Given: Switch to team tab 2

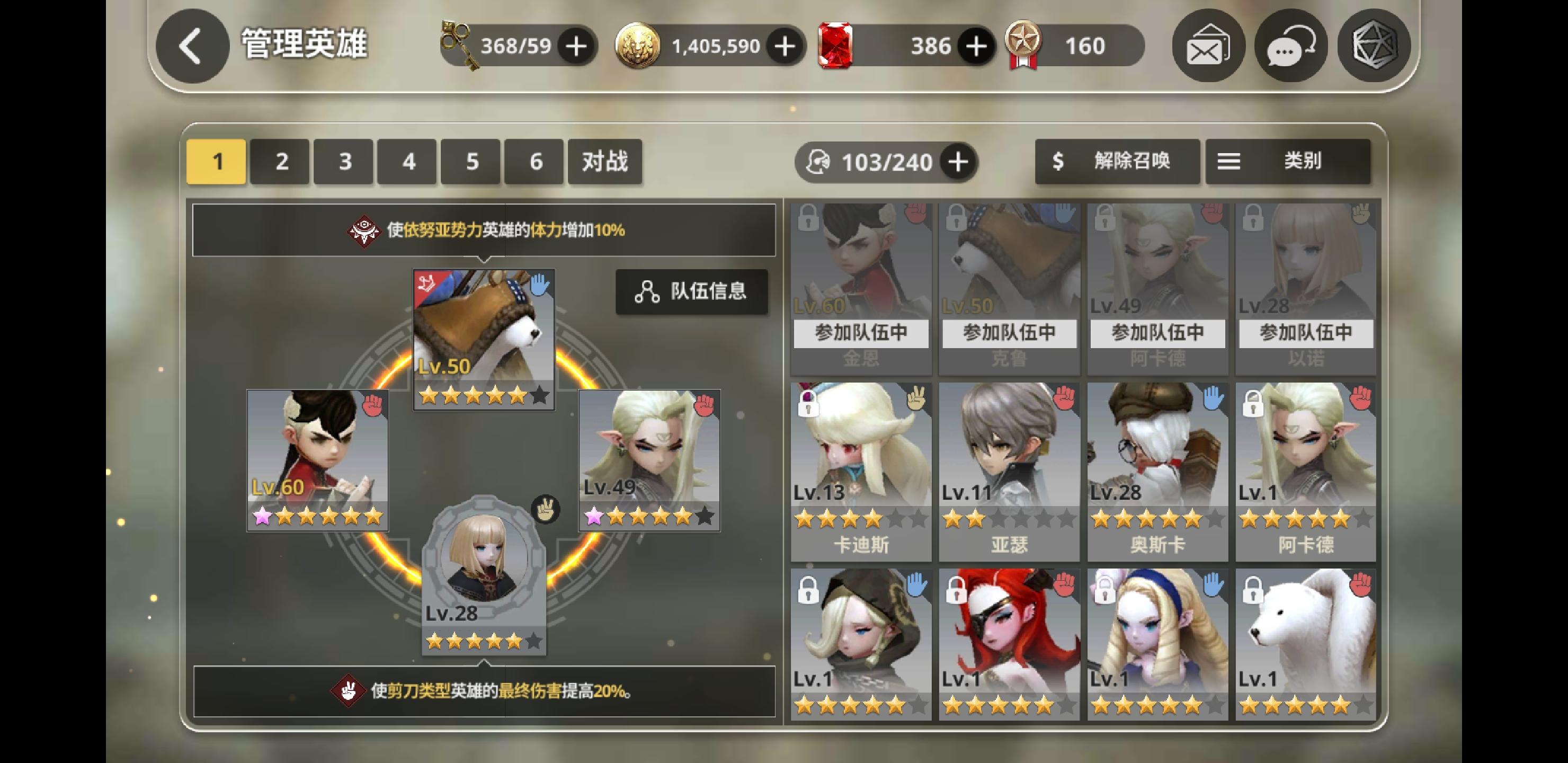Looking at the screenshot, I should pyautogui.click(x=279, y=161).
